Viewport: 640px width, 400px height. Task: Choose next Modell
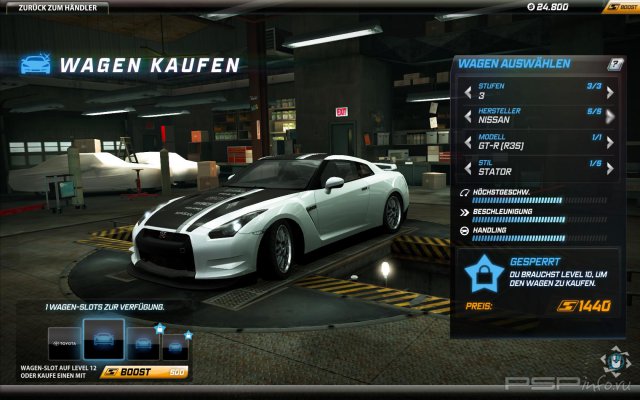610,142
